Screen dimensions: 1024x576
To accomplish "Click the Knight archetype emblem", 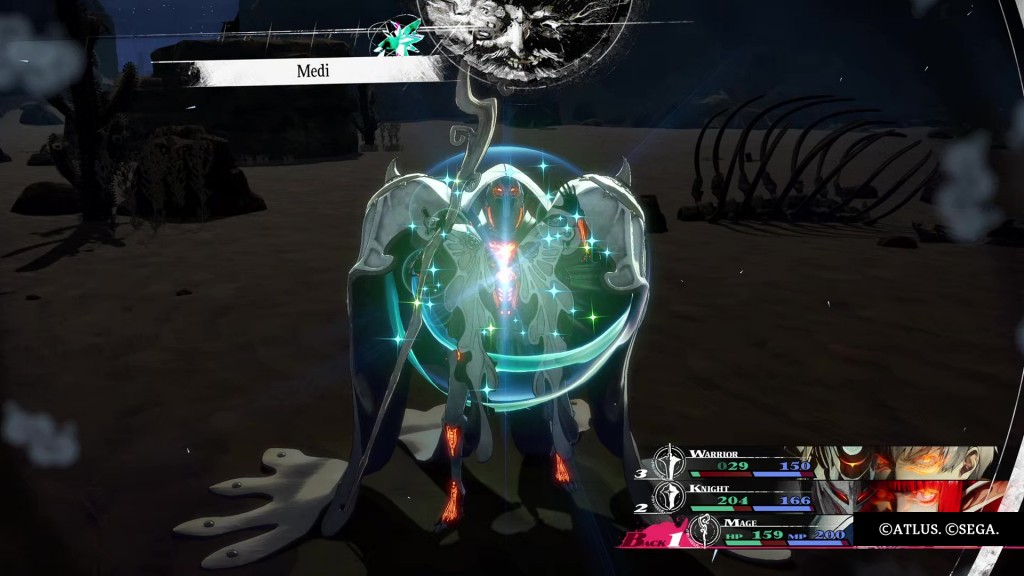I will click(x=669, y=496).
